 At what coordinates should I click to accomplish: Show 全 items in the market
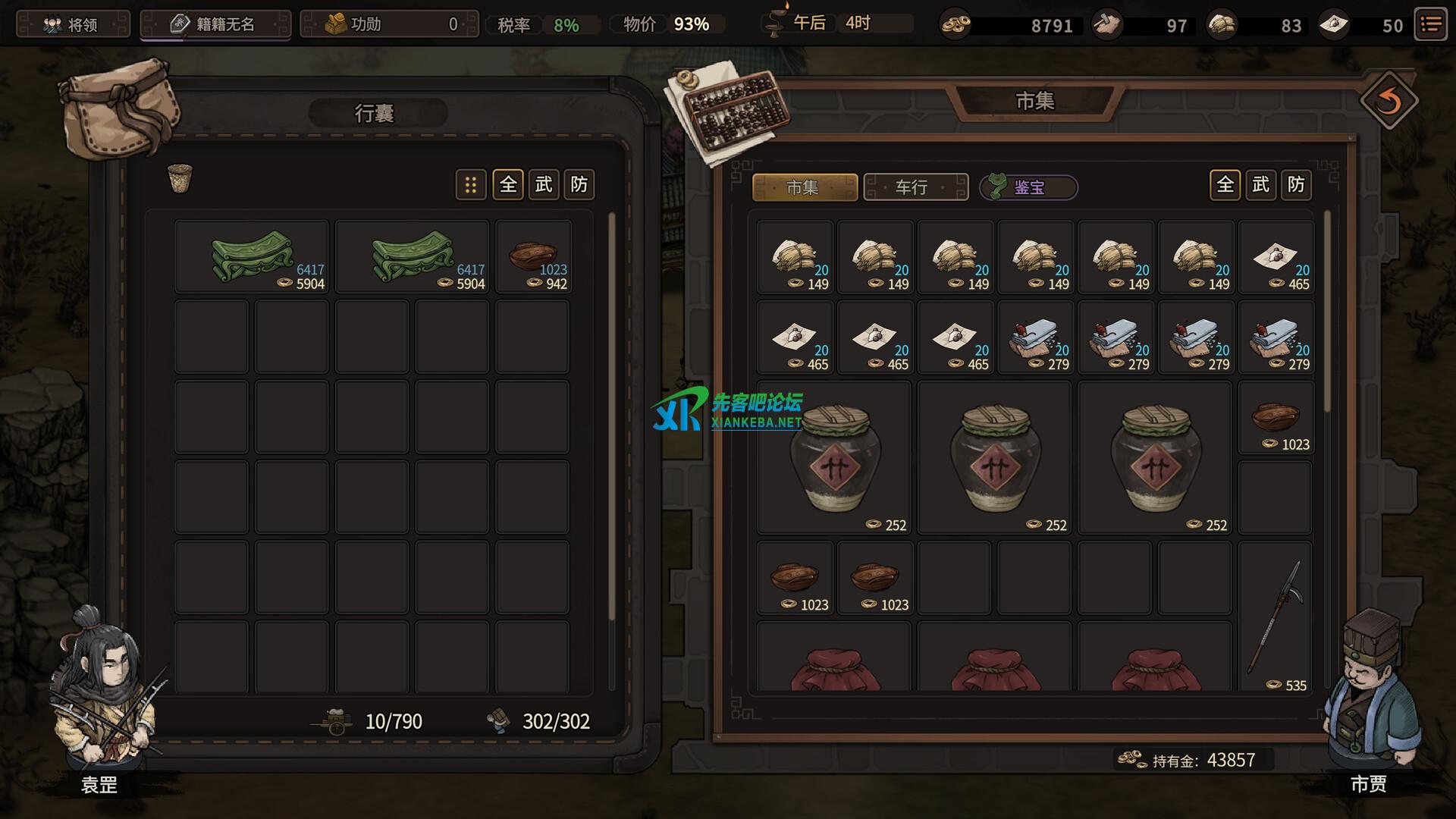pos(1225,185)
